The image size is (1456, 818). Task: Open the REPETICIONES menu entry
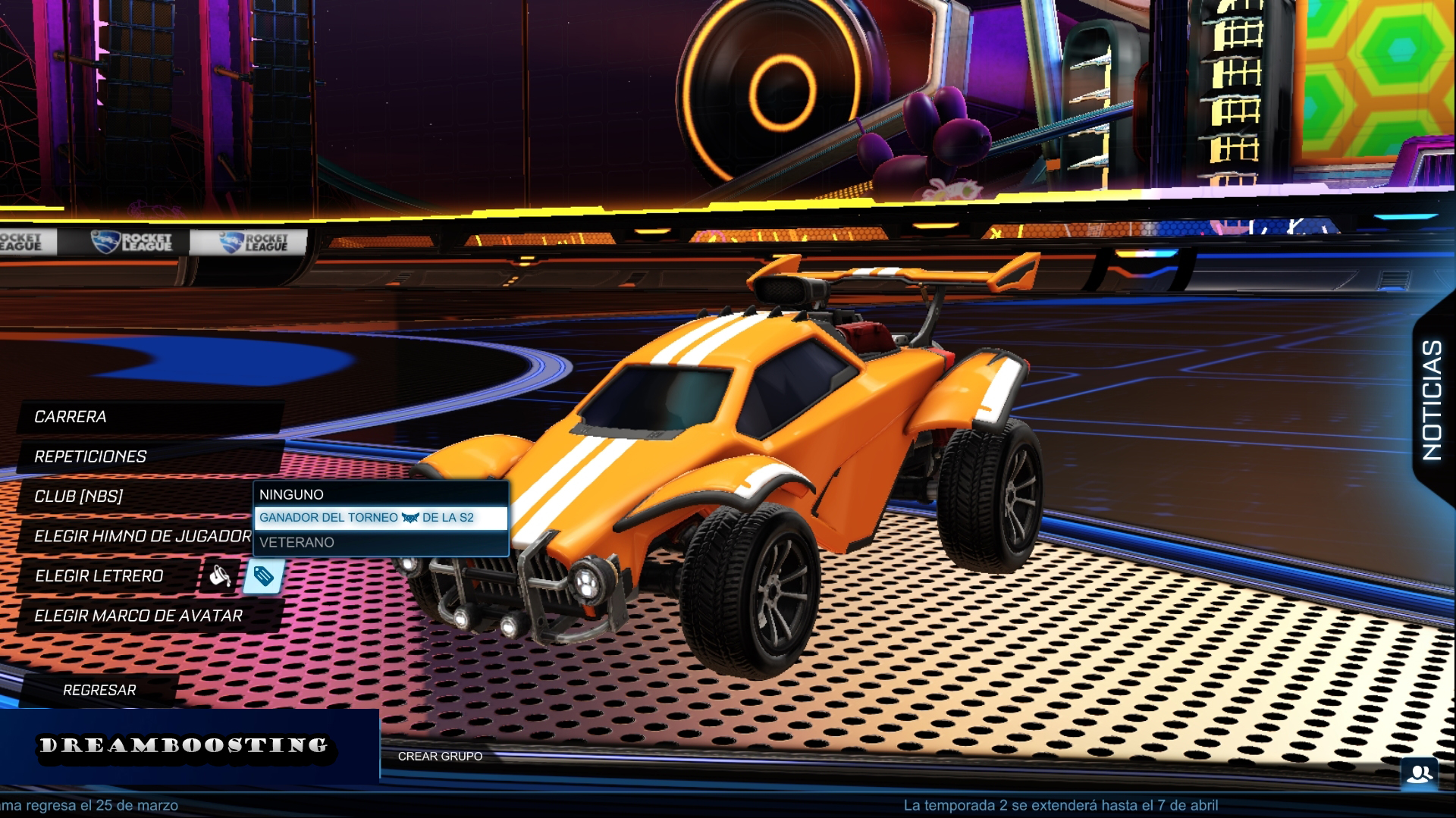coord(91,457)
